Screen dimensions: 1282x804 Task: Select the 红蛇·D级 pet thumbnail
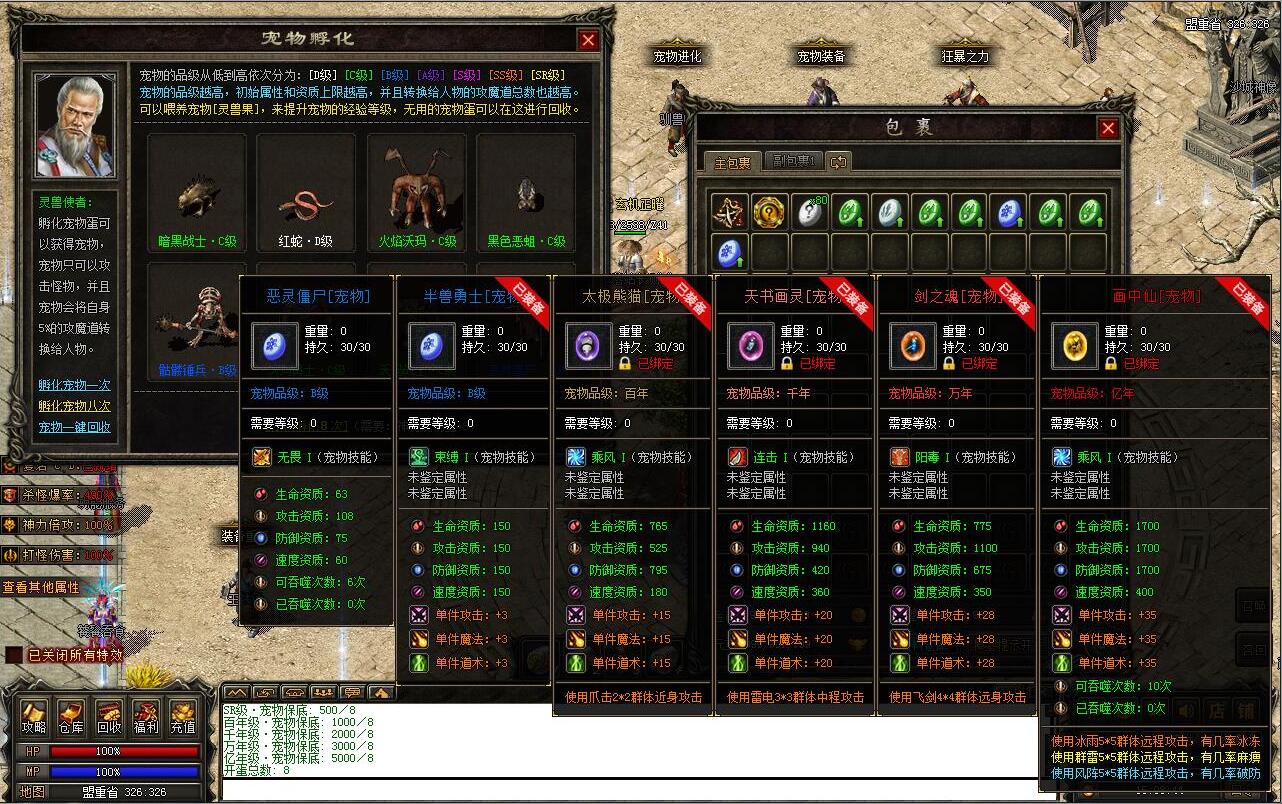[305, 195]
